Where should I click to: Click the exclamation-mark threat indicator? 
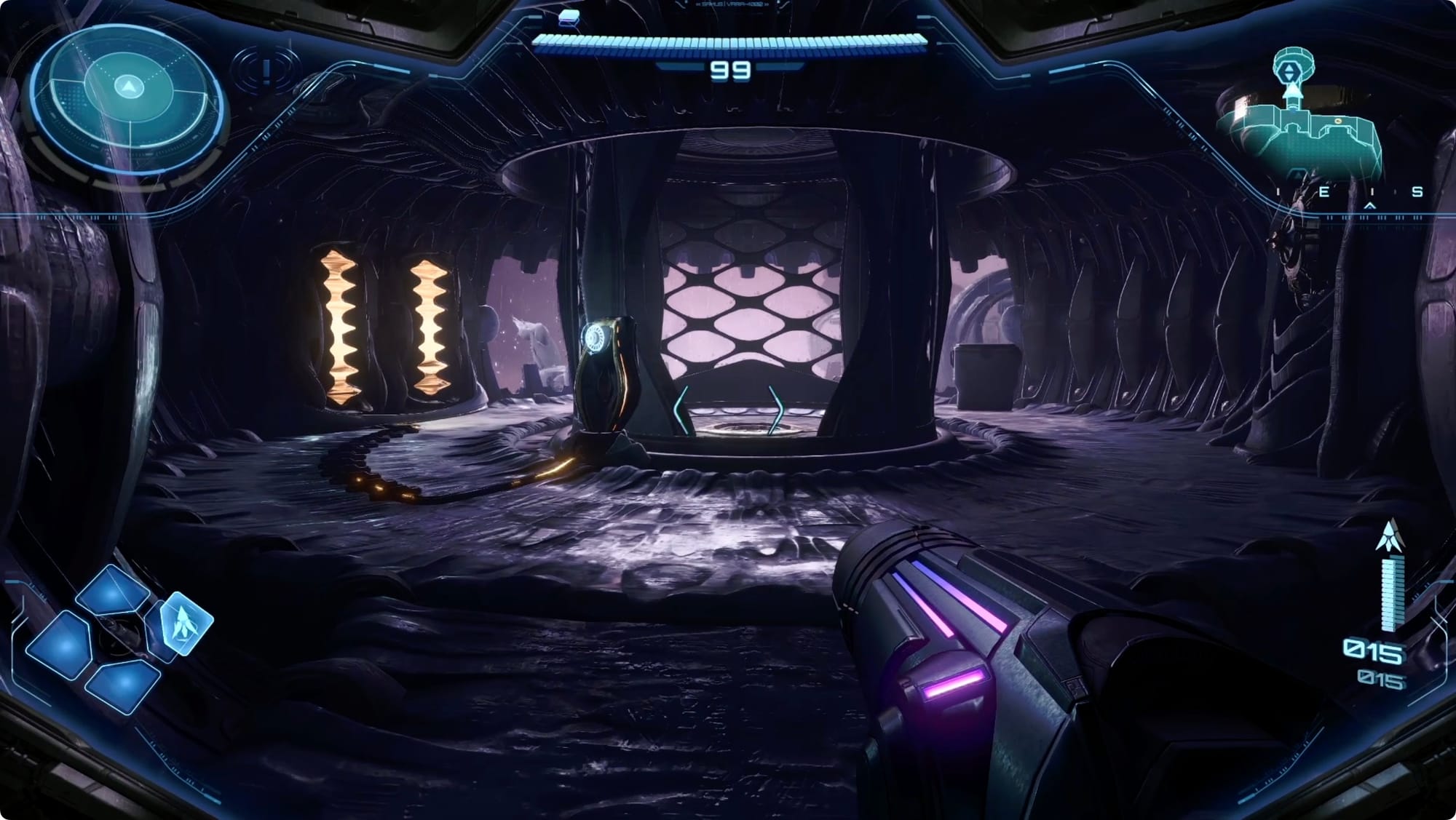click(x=266, y=71)
